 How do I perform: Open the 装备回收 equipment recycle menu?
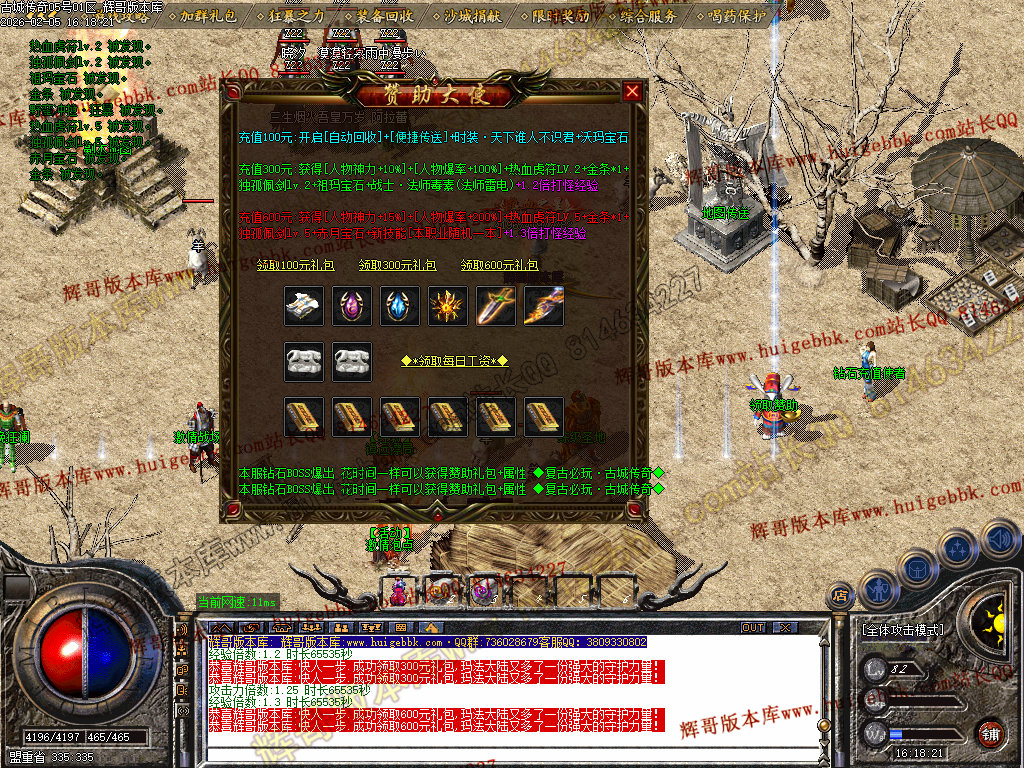[384, 16]
